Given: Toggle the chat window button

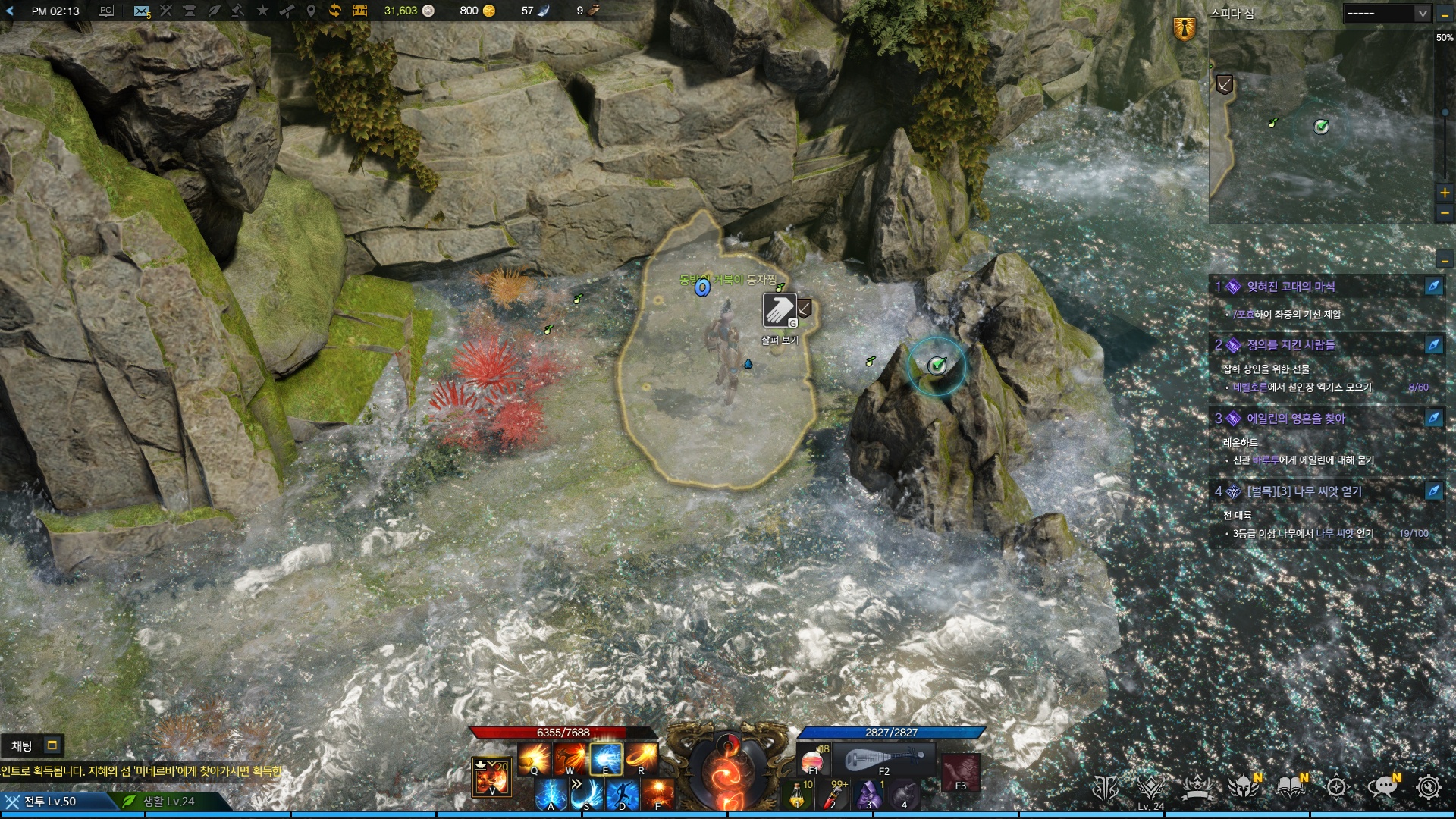Looking at the screenshot, I should pos(52,745).
